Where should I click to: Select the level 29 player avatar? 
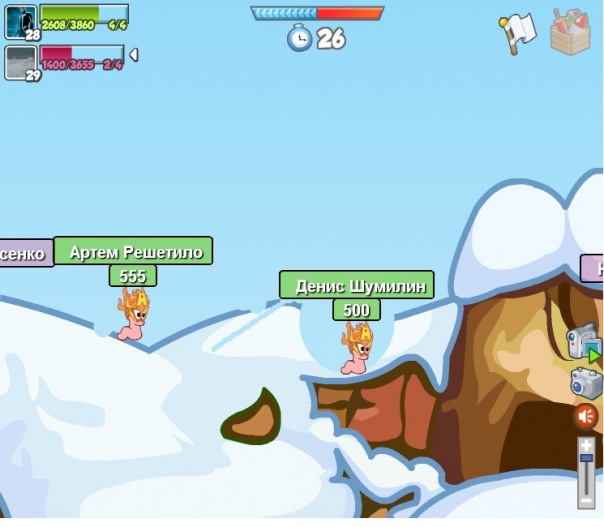tap(20, 61)
